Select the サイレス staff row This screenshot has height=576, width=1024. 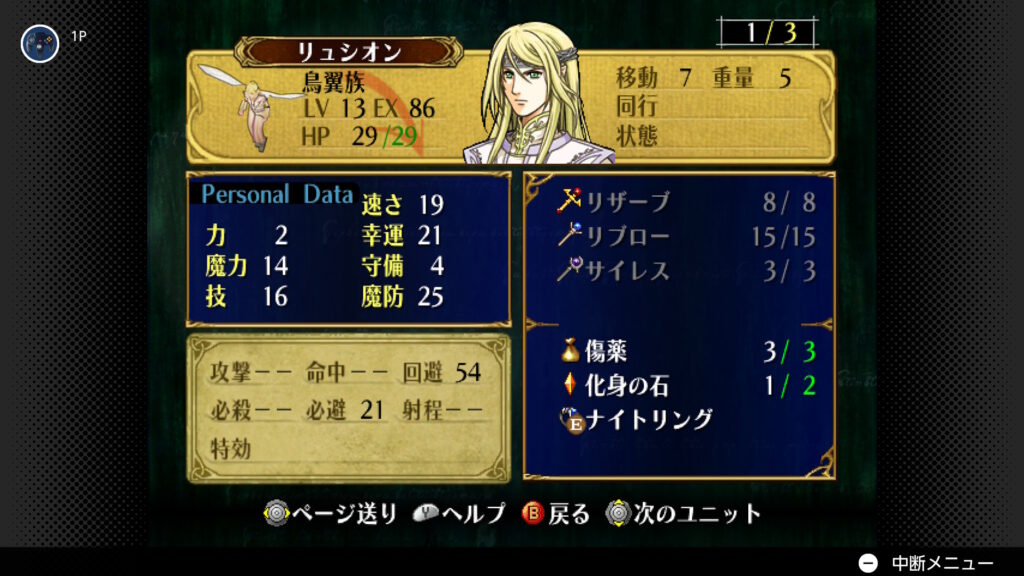pos(628,271)
